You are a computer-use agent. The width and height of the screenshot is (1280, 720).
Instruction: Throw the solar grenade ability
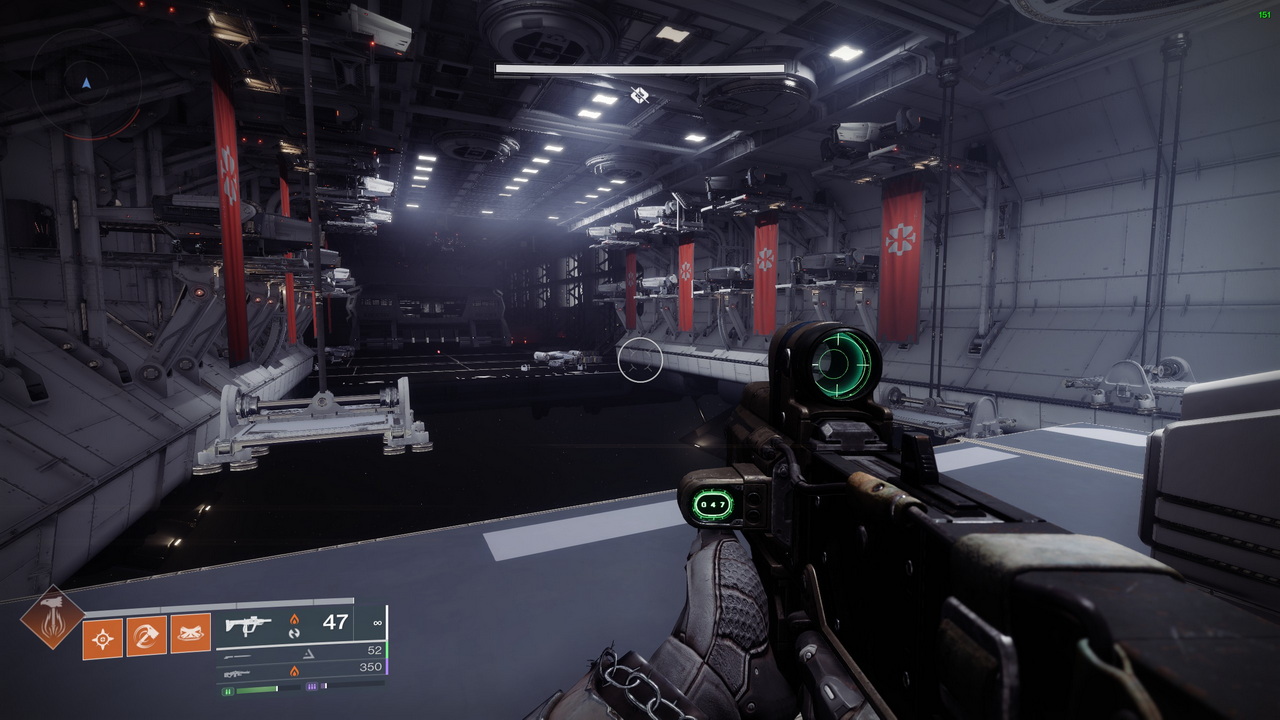pos(103,636)
